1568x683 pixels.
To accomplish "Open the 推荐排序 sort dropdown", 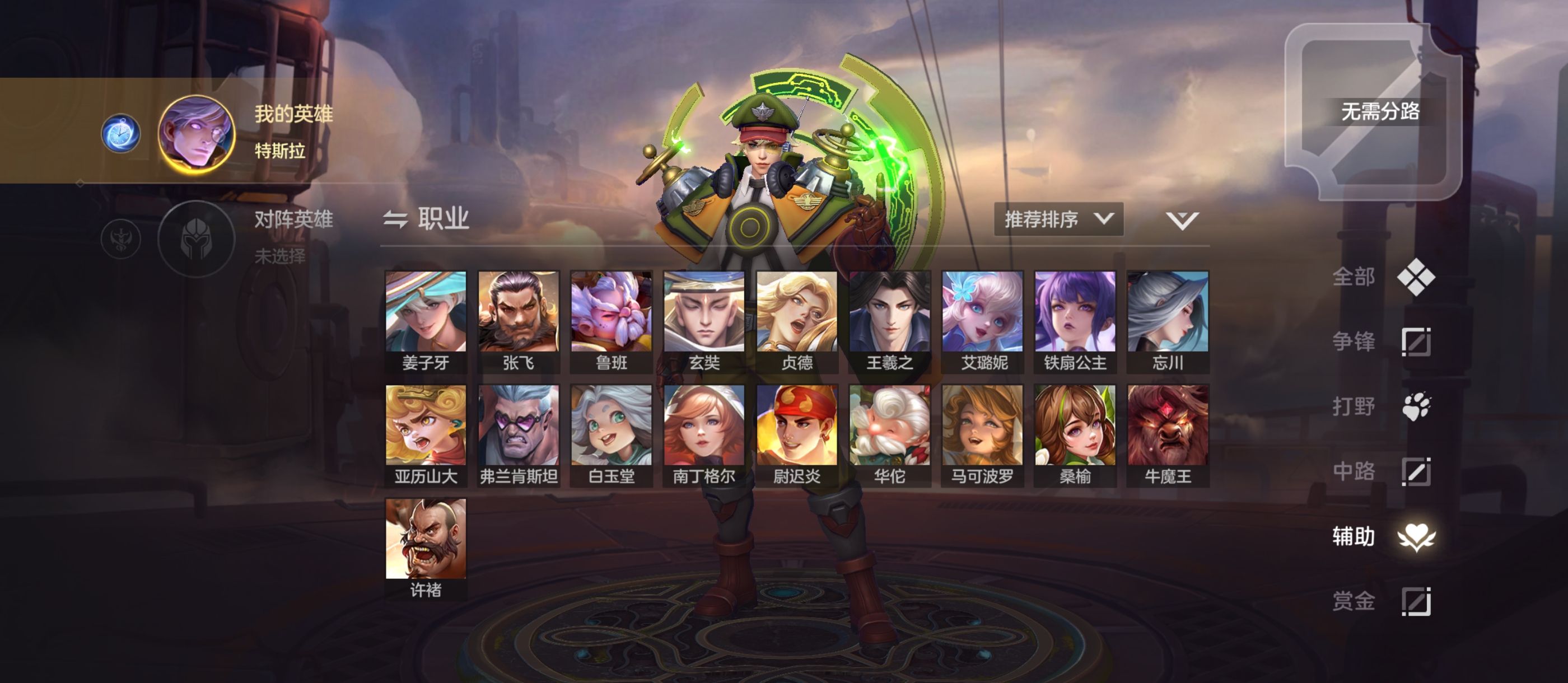I will 1058,219.
